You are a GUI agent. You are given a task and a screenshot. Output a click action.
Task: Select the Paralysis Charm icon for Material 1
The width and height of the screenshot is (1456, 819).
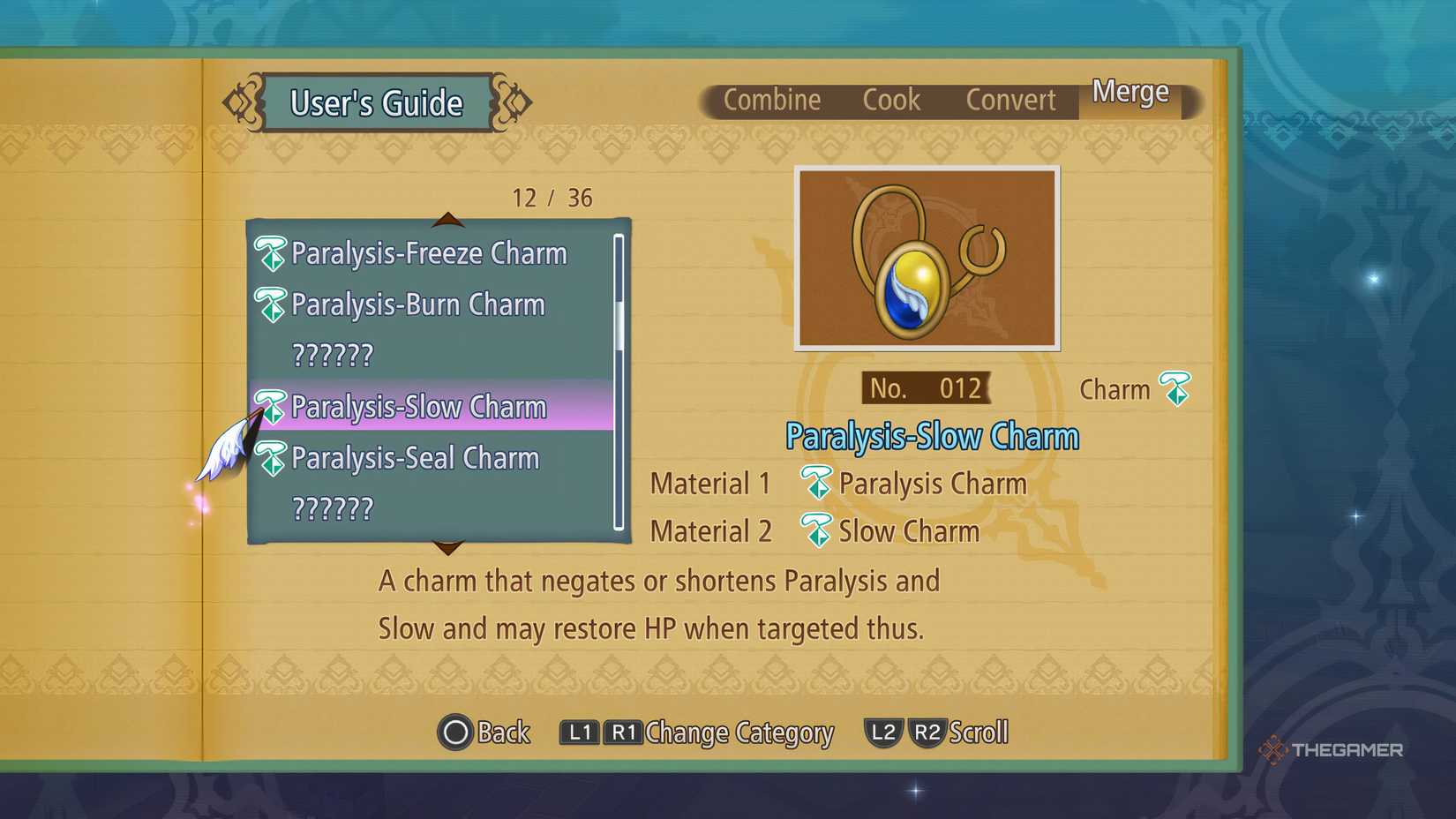816,484
